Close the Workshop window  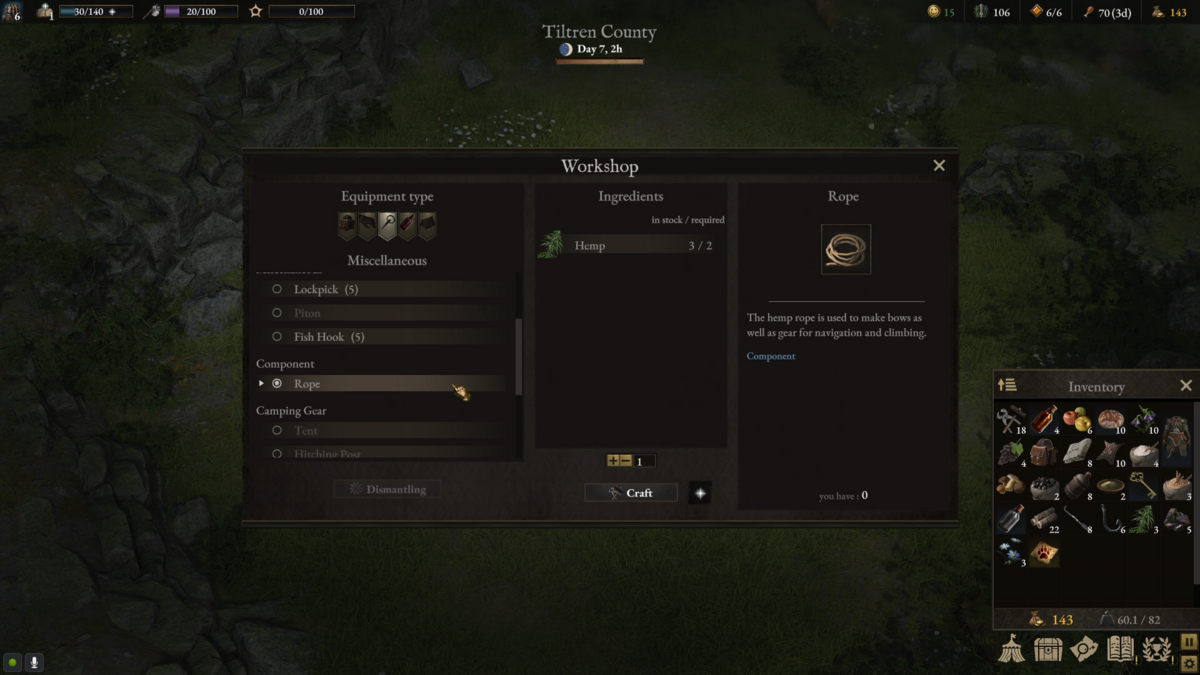[939, 166]
